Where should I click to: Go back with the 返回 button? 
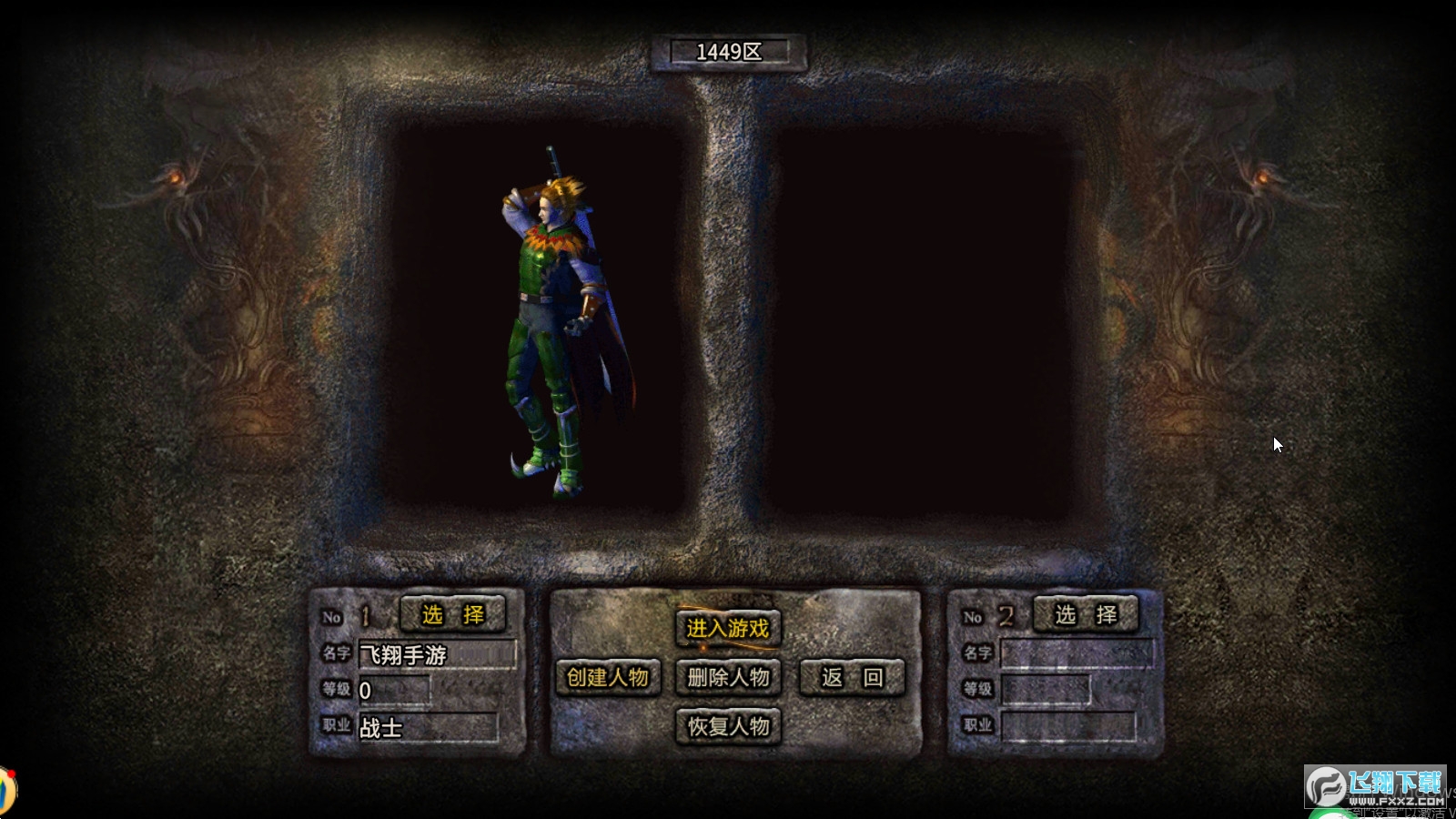click(852, 677)
